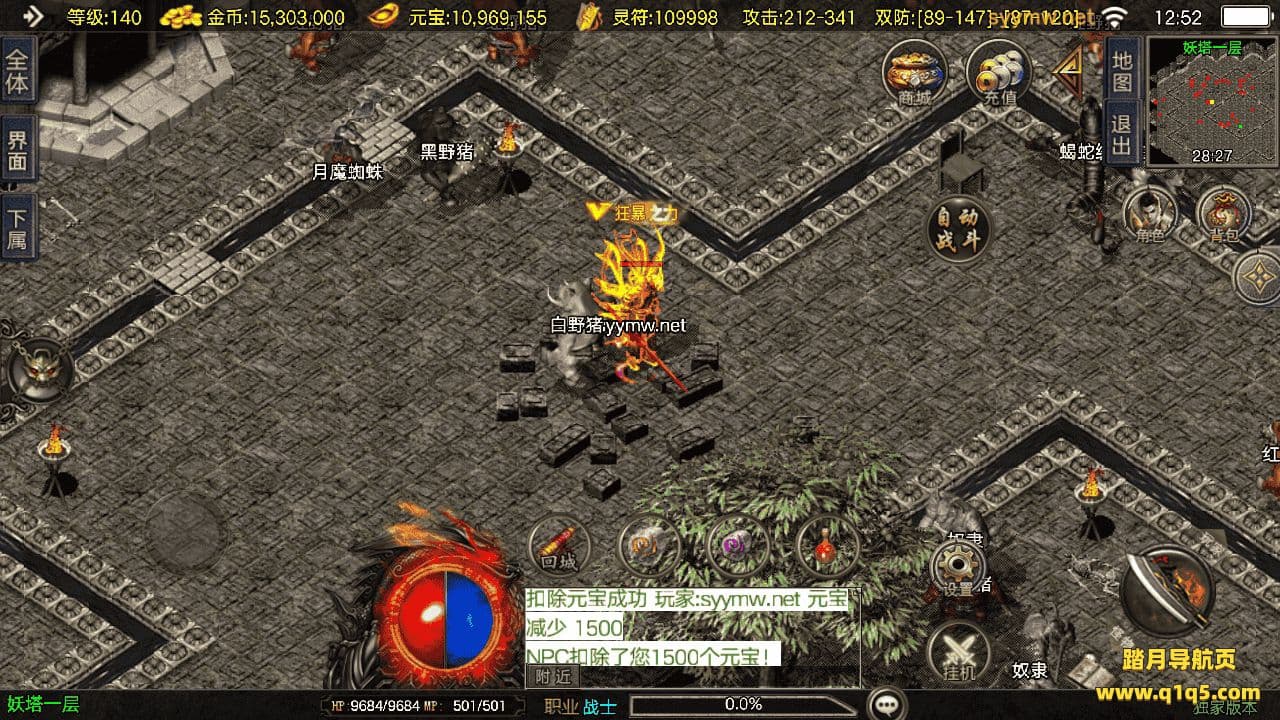Viewport: 1280px width, 720px height.
Task: Start 挂机 idle mode
Action: click(x=958, y=655)
